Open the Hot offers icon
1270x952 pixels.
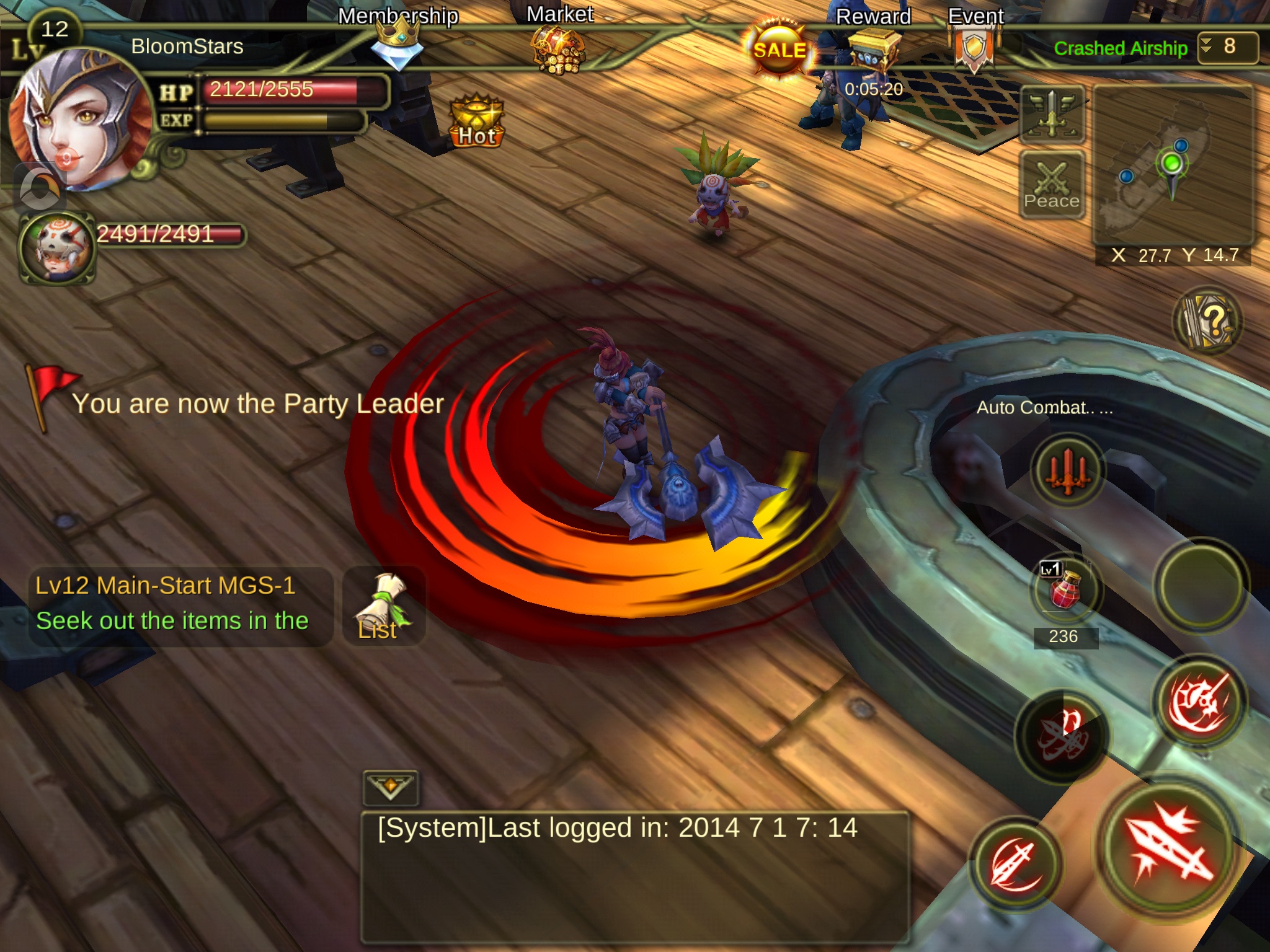476,121
